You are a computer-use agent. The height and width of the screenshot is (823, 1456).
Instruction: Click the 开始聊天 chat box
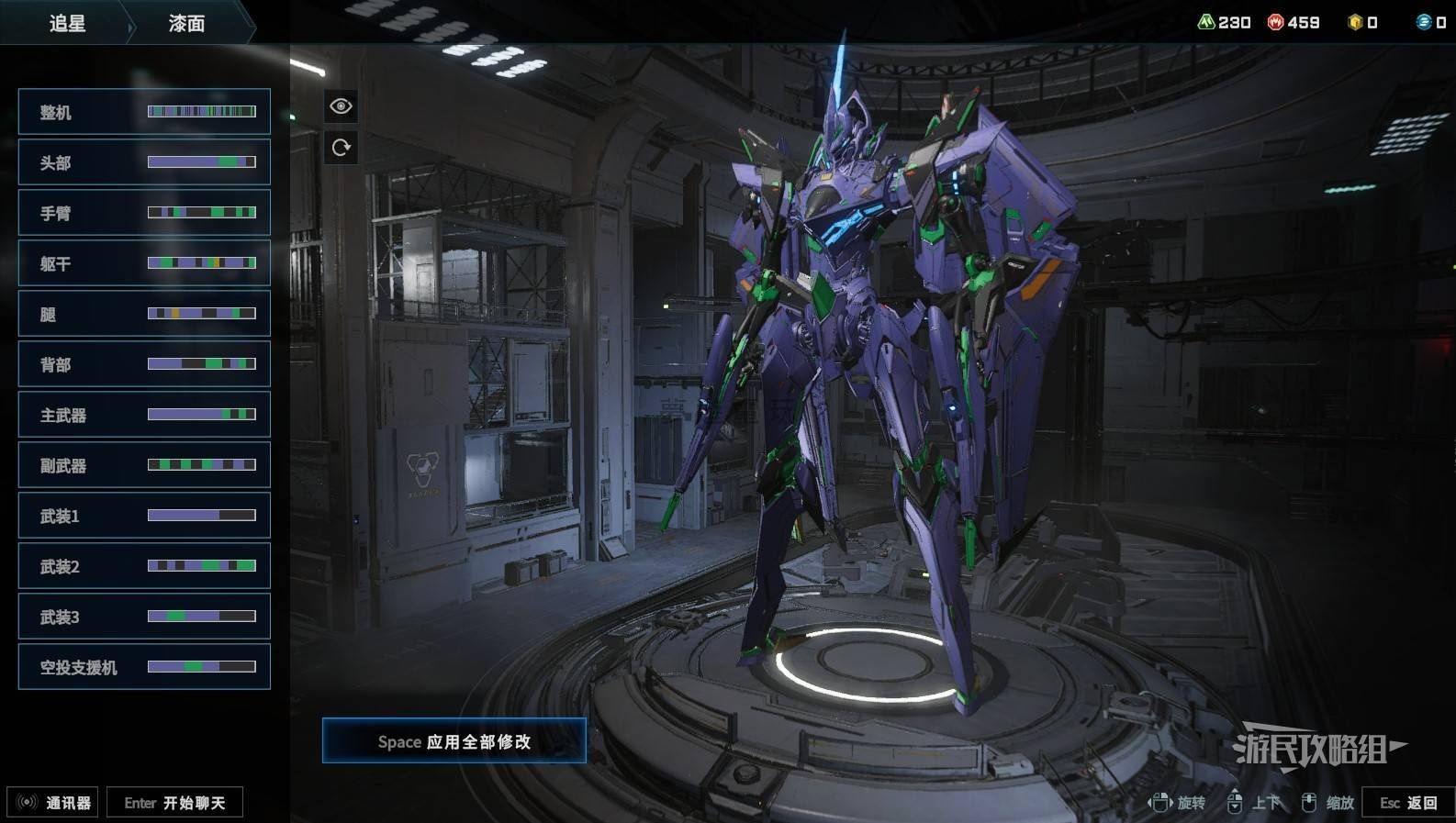pyautogui.click(x=174, y=803)
